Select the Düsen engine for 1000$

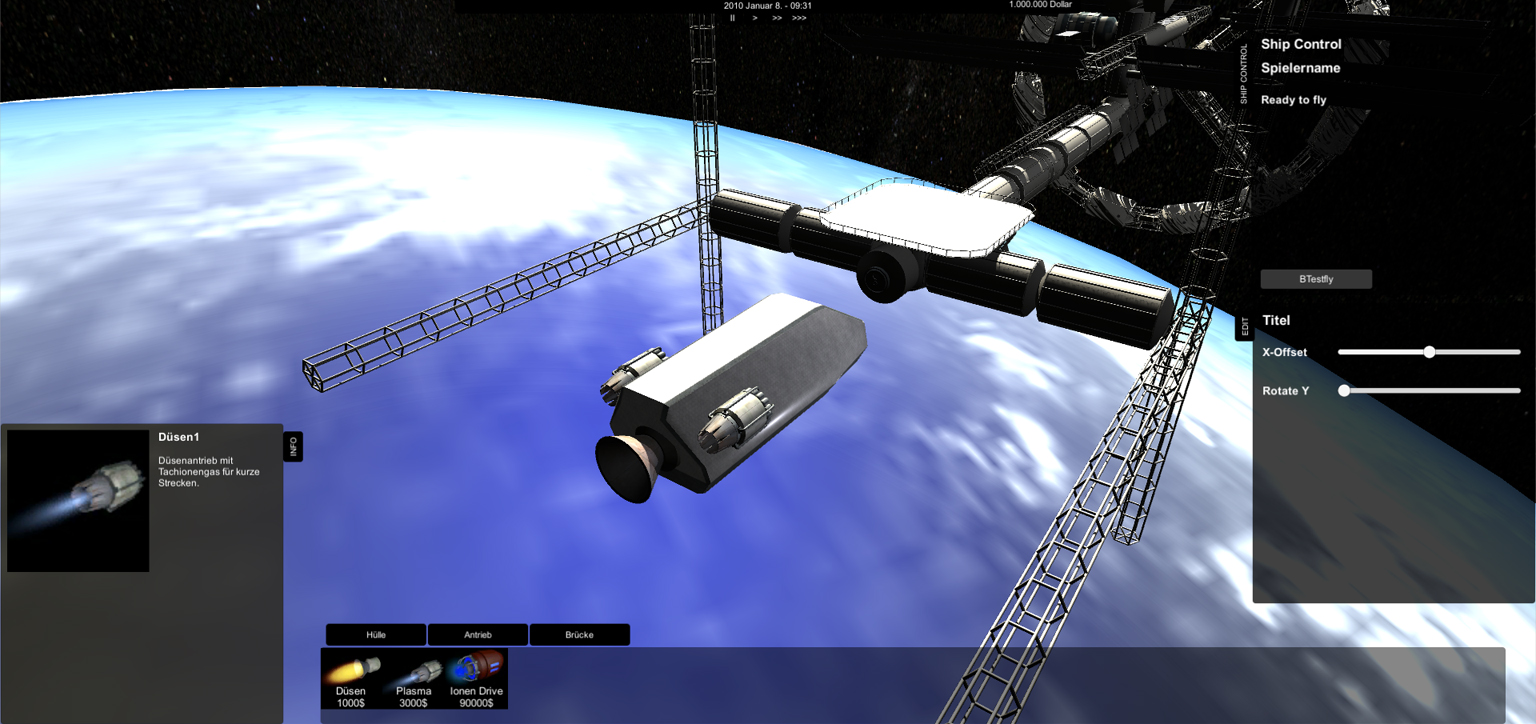coord(351,679)
